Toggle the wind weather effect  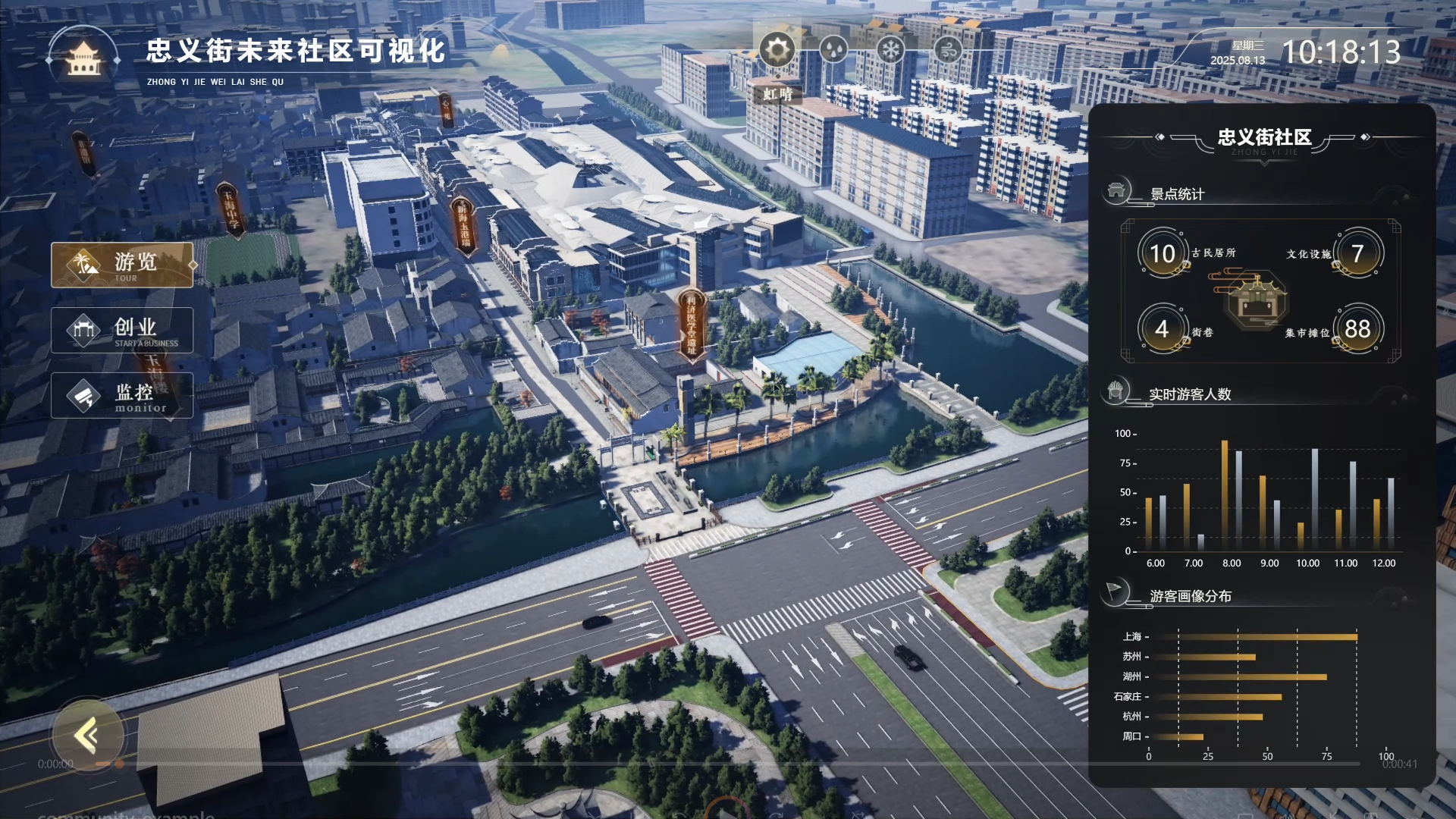pos(950,50)
